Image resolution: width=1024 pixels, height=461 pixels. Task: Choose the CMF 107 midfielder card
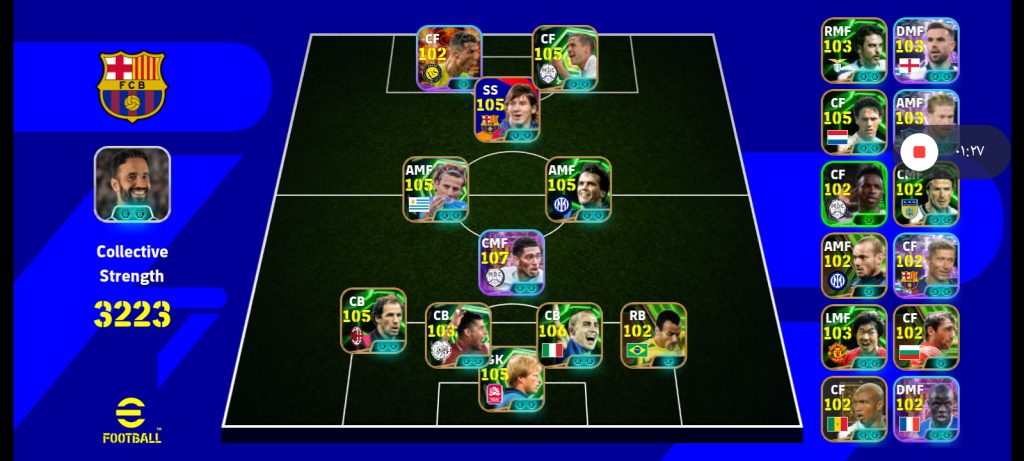pos(511,262)
